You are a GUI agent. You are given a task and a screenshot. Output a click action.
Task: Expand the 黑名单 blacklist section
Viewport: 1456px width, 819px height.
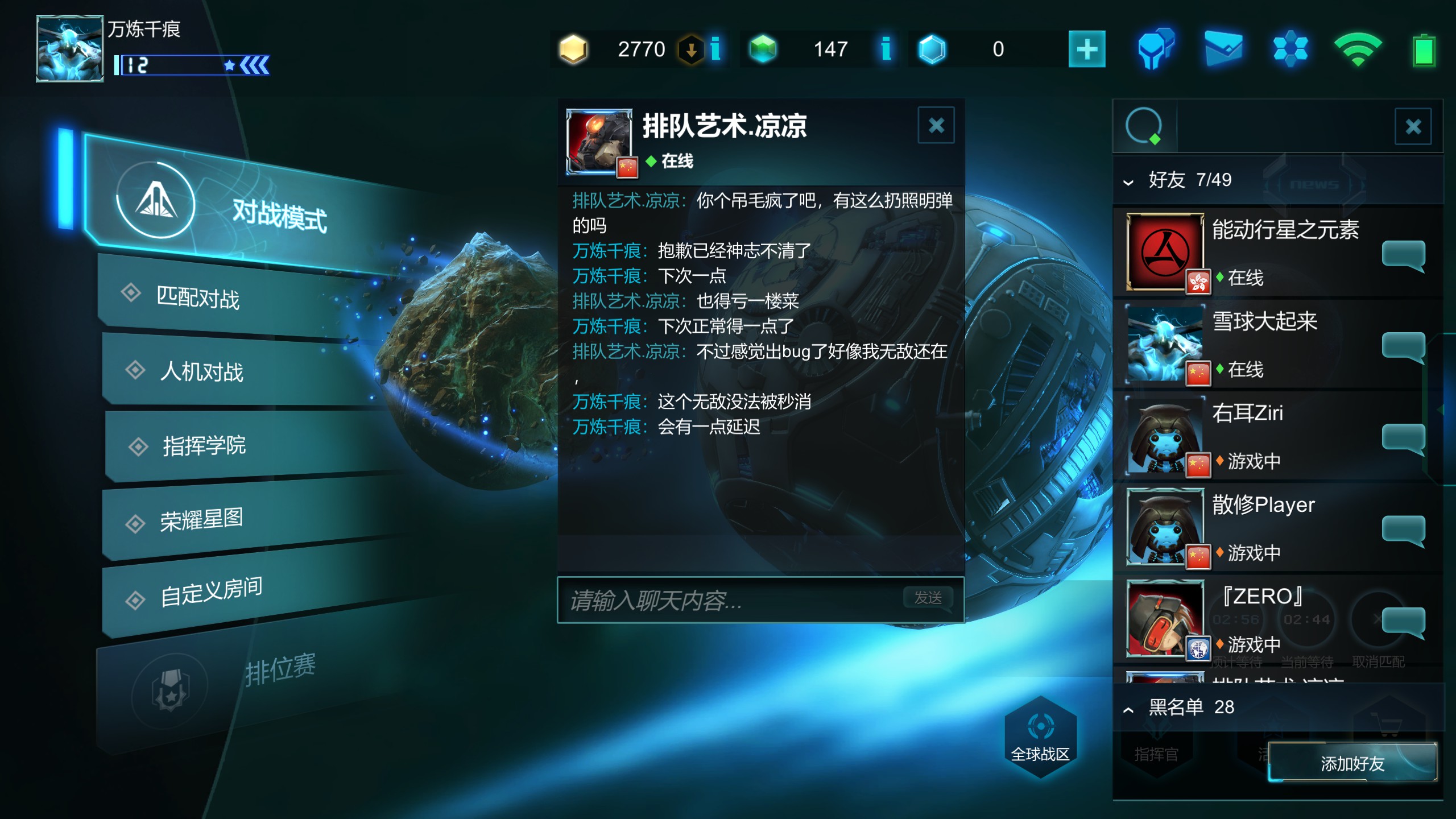pos(1128,709)
